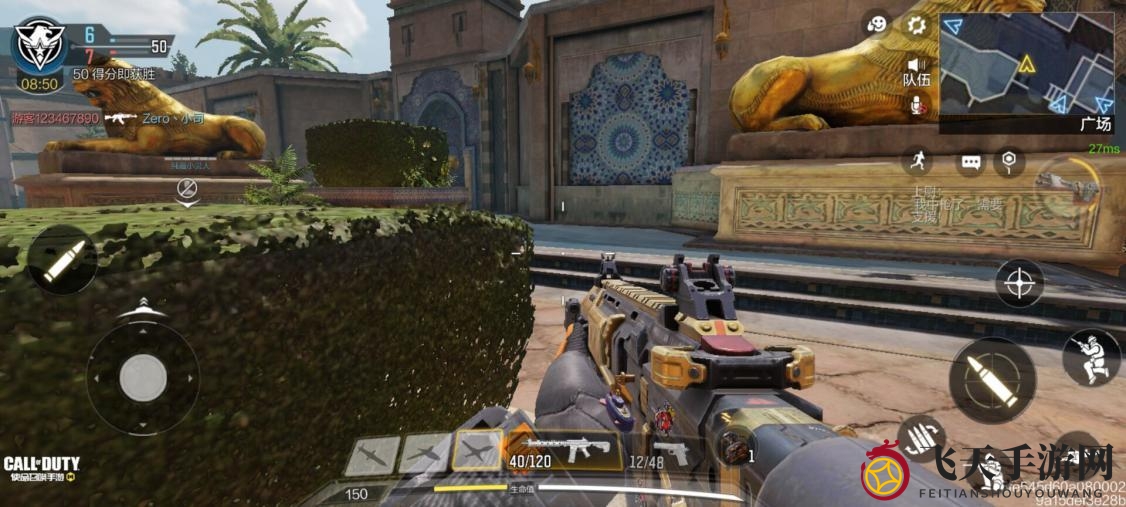Open the quick chat bubble
Viewport: 1126px width, 507px height.
970,161
